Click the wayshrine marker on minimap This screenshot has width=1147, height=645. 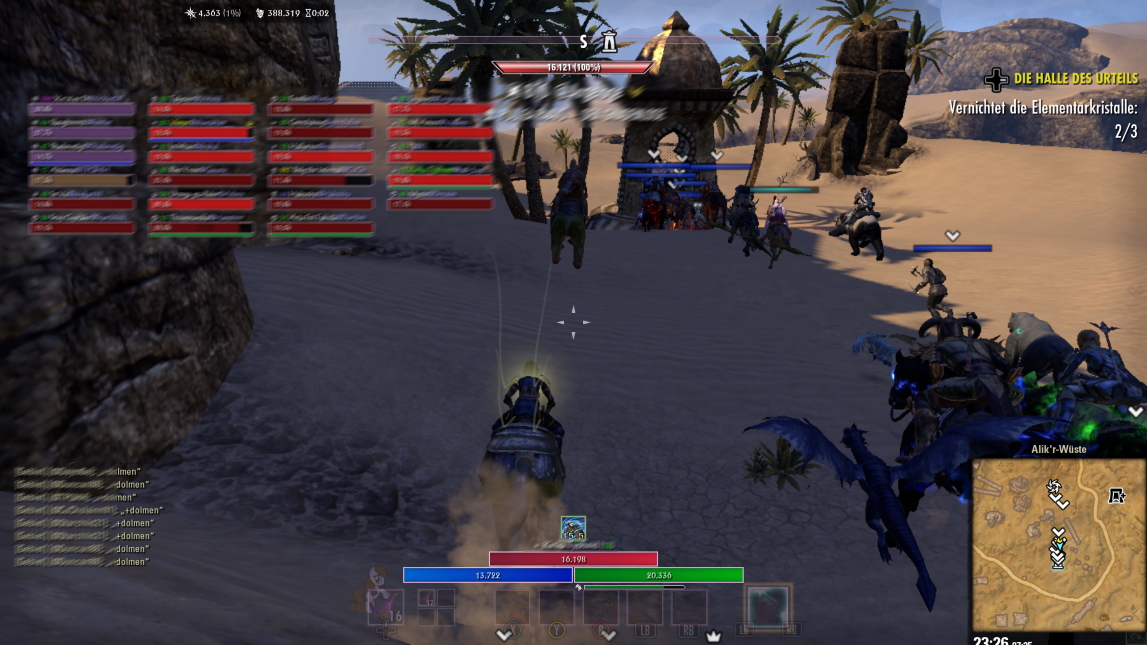coord(1117,496)
